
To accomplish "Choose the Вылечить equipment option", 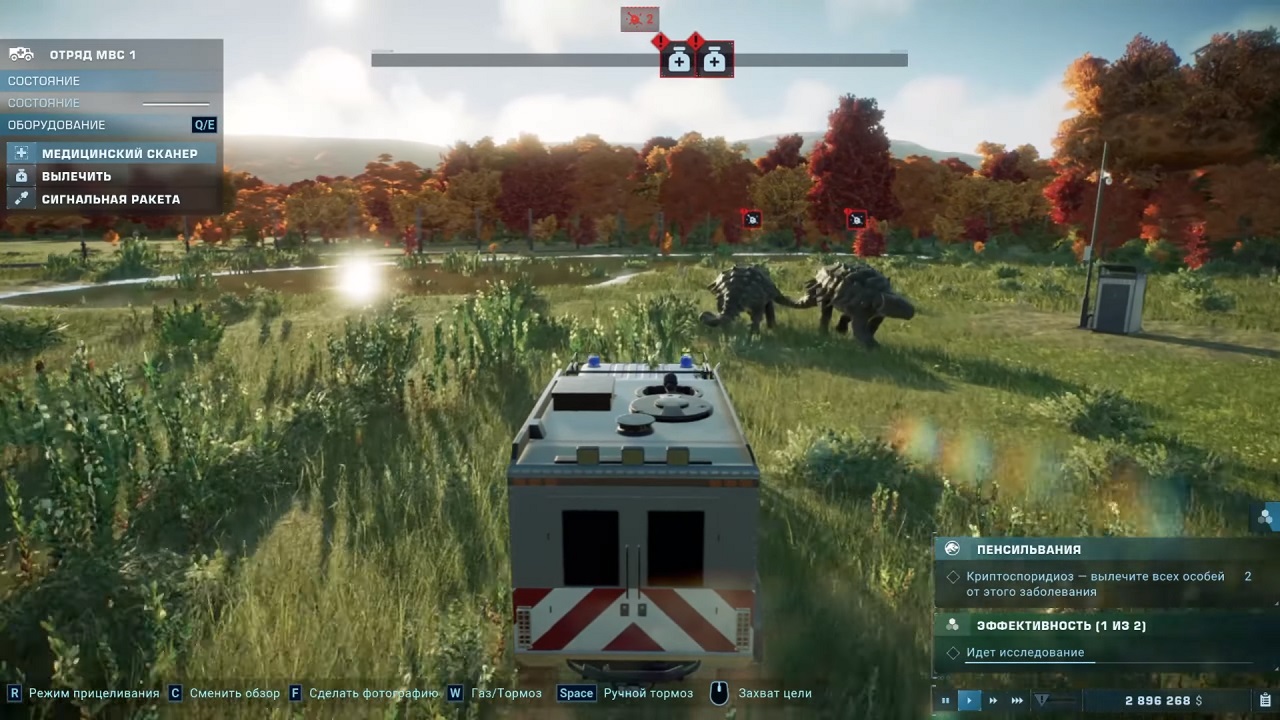I will click(76, 176).
